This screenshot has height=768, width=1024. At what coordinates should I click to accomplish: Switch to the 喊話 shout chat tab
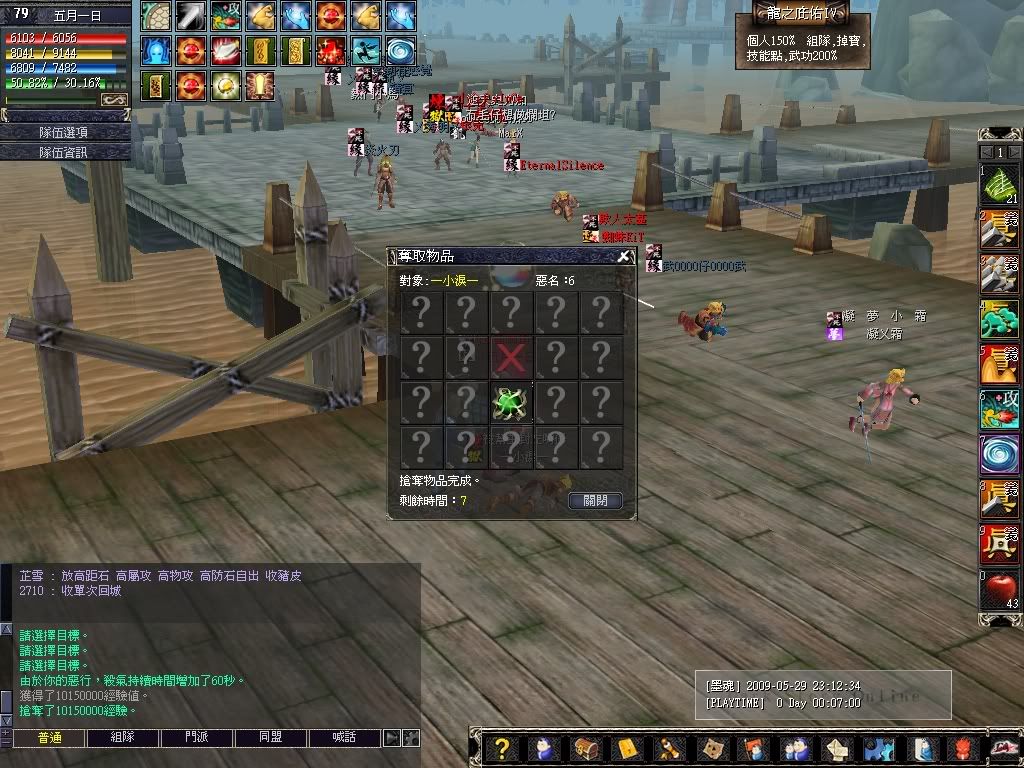click(x=344, y=738)
